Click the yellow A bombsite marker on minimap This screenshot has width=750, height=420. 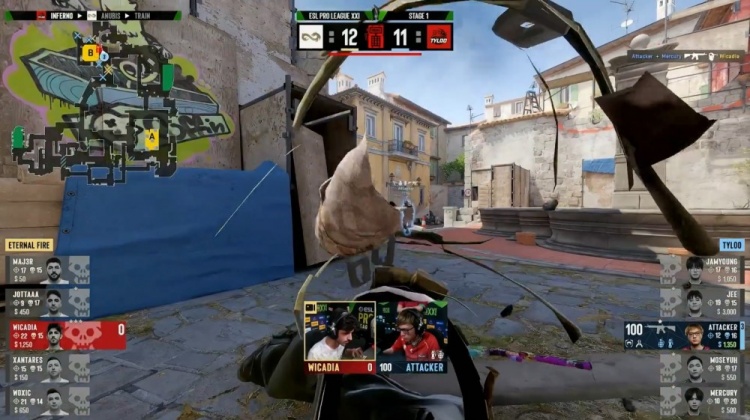click(151, 139)
